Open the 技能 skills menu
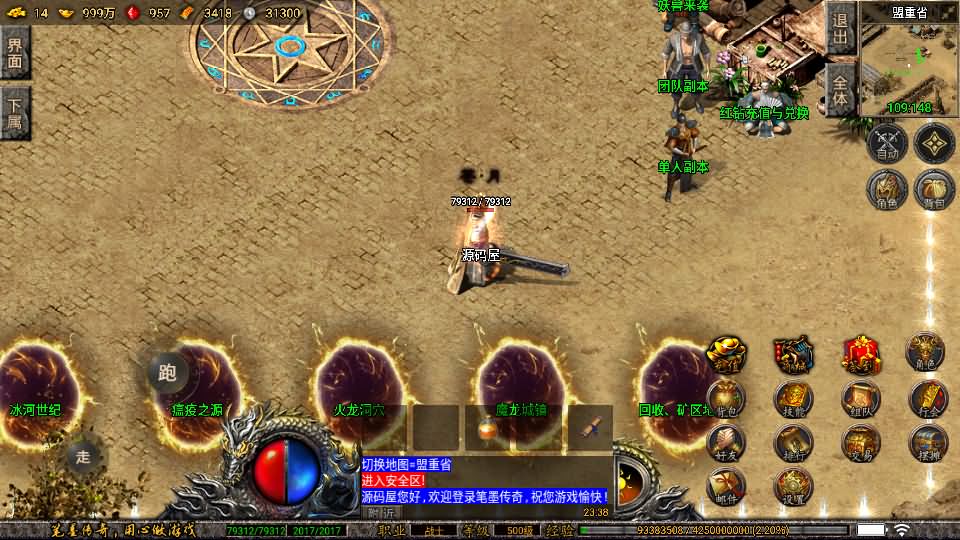 point(793,400)
